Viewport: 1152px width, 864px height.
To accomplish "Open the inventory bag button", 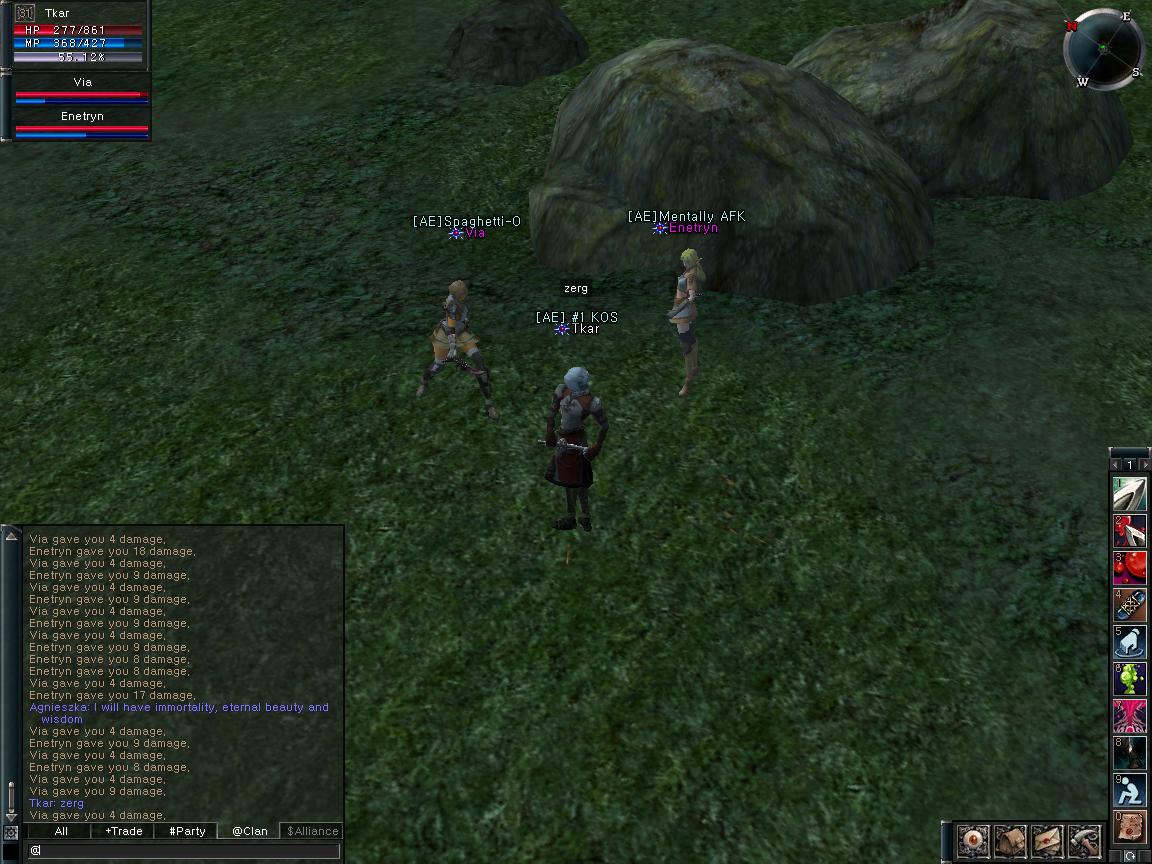I will pos(1010,840).
